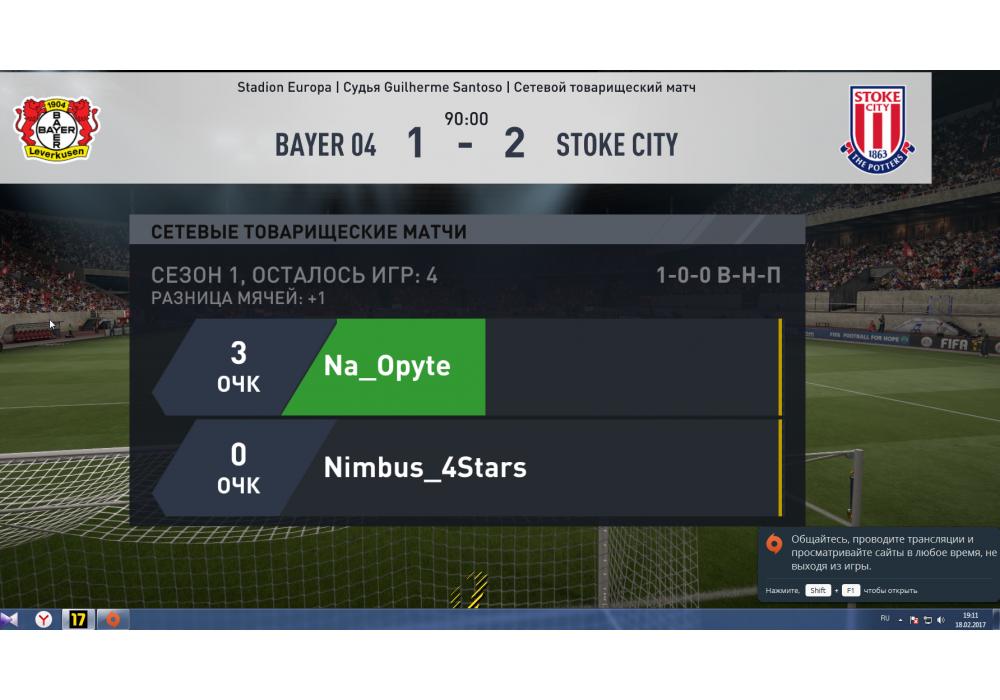The width and height of the screenshot is (1000, 700).
Task: Open the Yandex browser from the taskbar
Action: pos(45,620)
